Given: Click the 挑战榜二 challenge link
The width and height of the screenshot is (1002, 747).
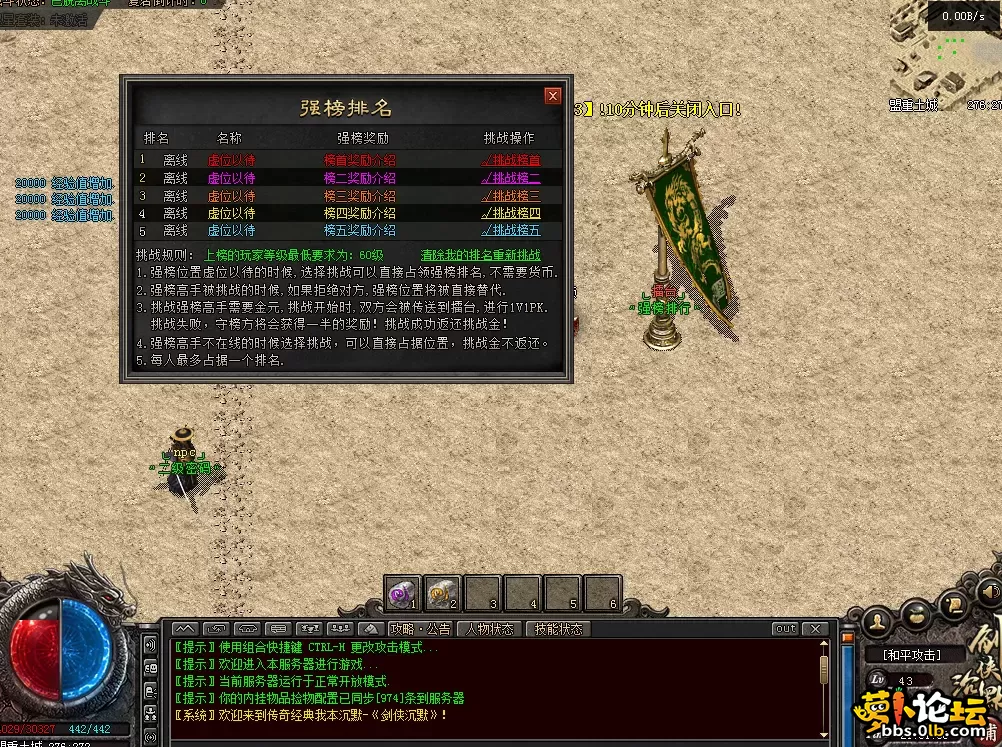Looking at the screenshot, I should click(x=510, y=178).
